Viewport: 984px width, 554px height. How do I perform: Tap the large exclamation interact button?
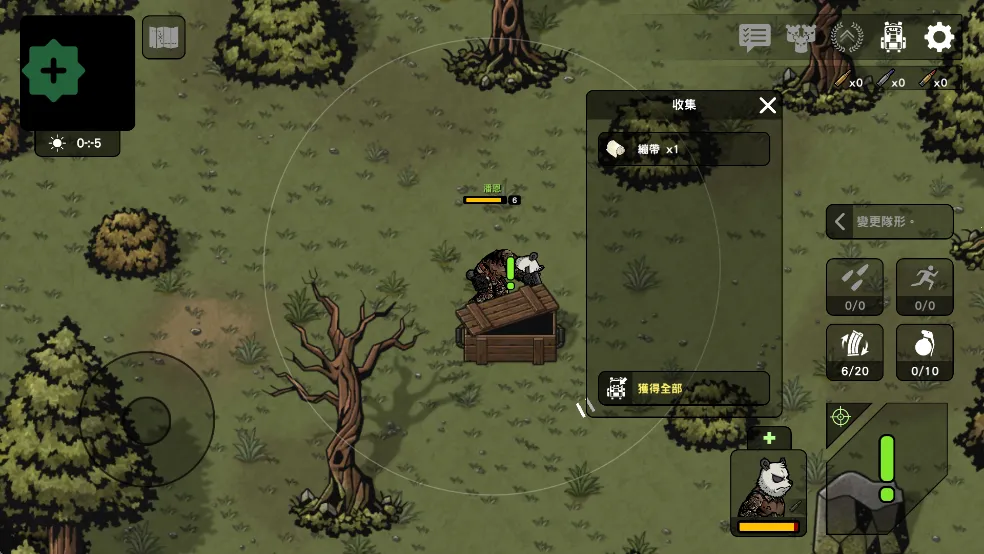[886, 468]
